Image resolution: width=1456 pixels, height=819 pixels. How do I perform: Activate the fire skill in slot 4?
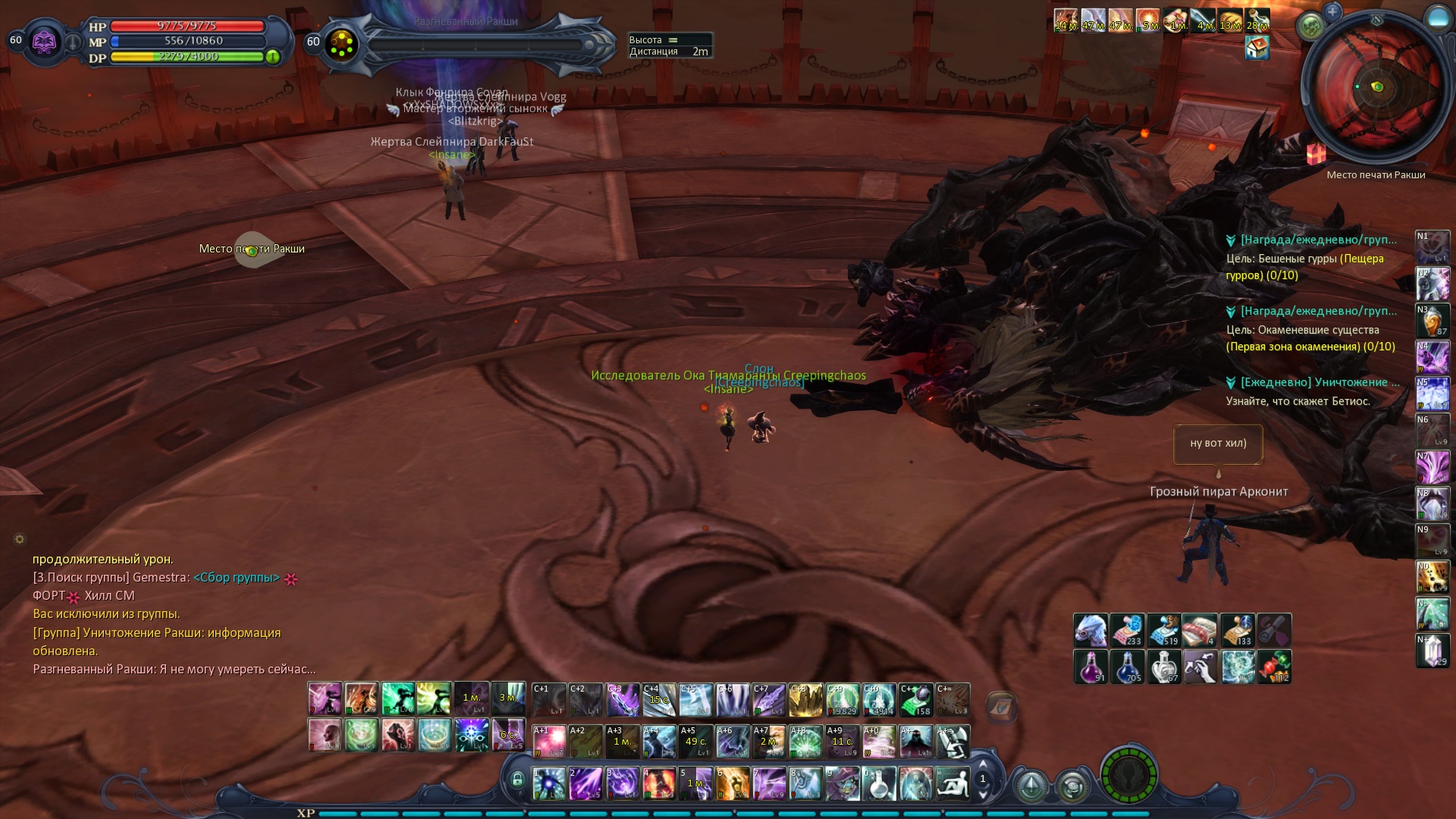(659, 784)
